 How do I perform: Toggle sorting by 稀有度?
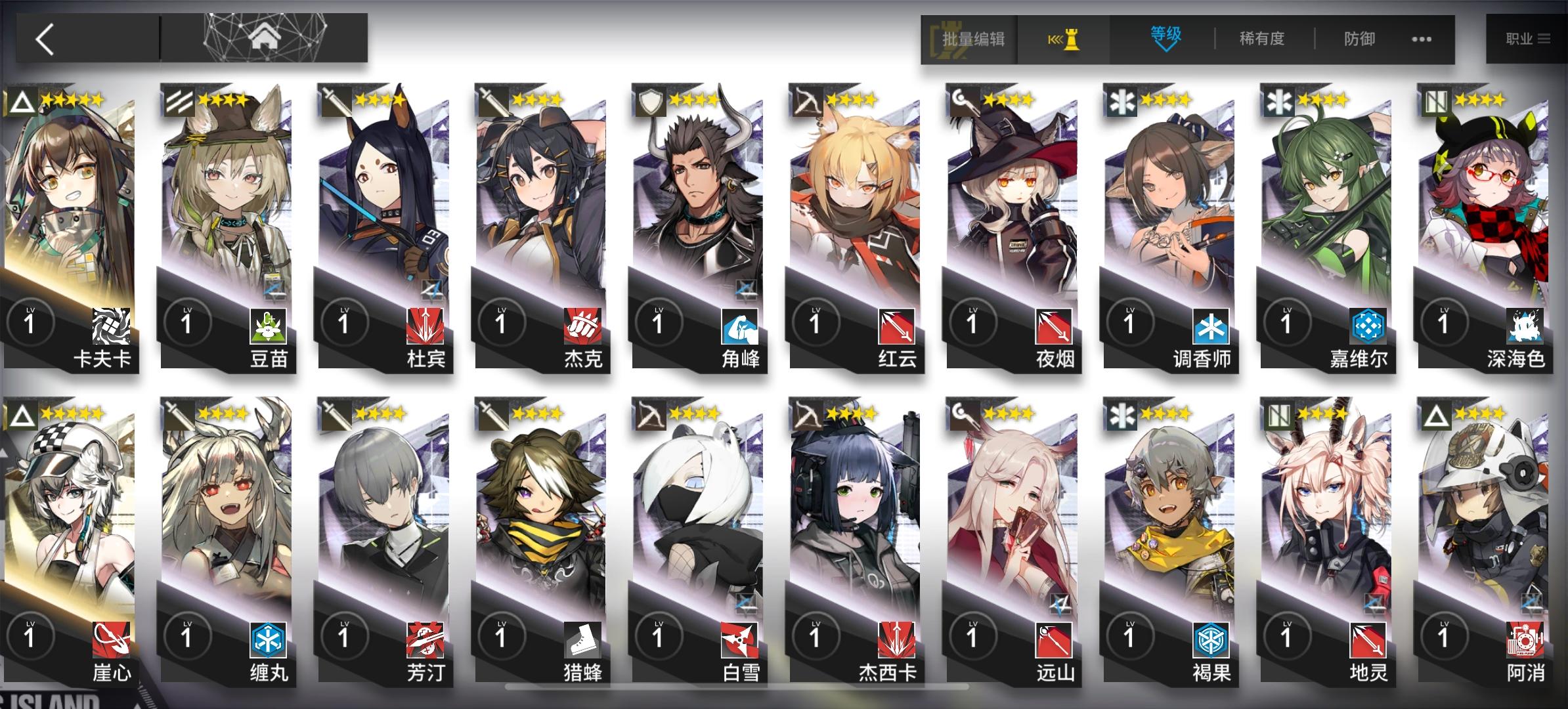[x=1262, y=39]
